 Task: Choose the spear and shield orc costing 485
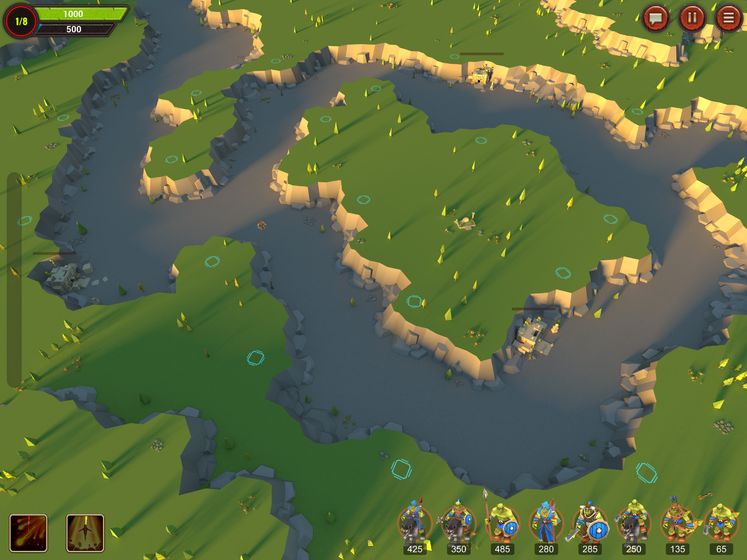point(502,524)
